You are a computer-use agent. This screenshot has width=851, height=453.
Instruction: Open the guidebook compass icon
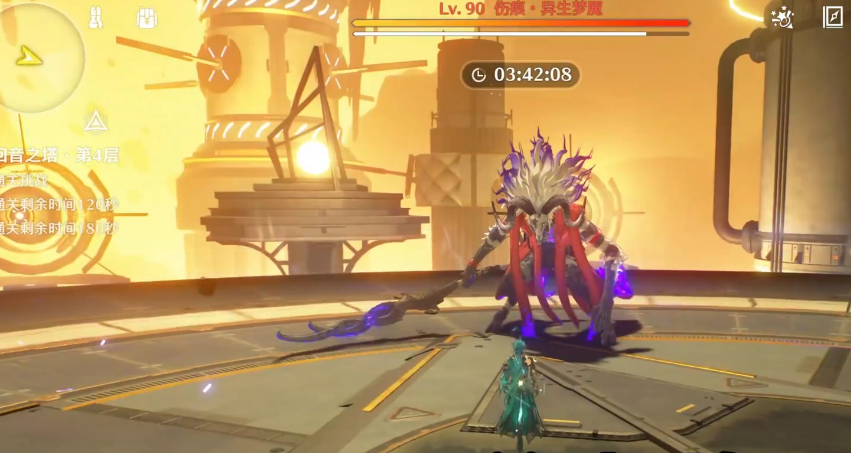click(x=832, y=17)
